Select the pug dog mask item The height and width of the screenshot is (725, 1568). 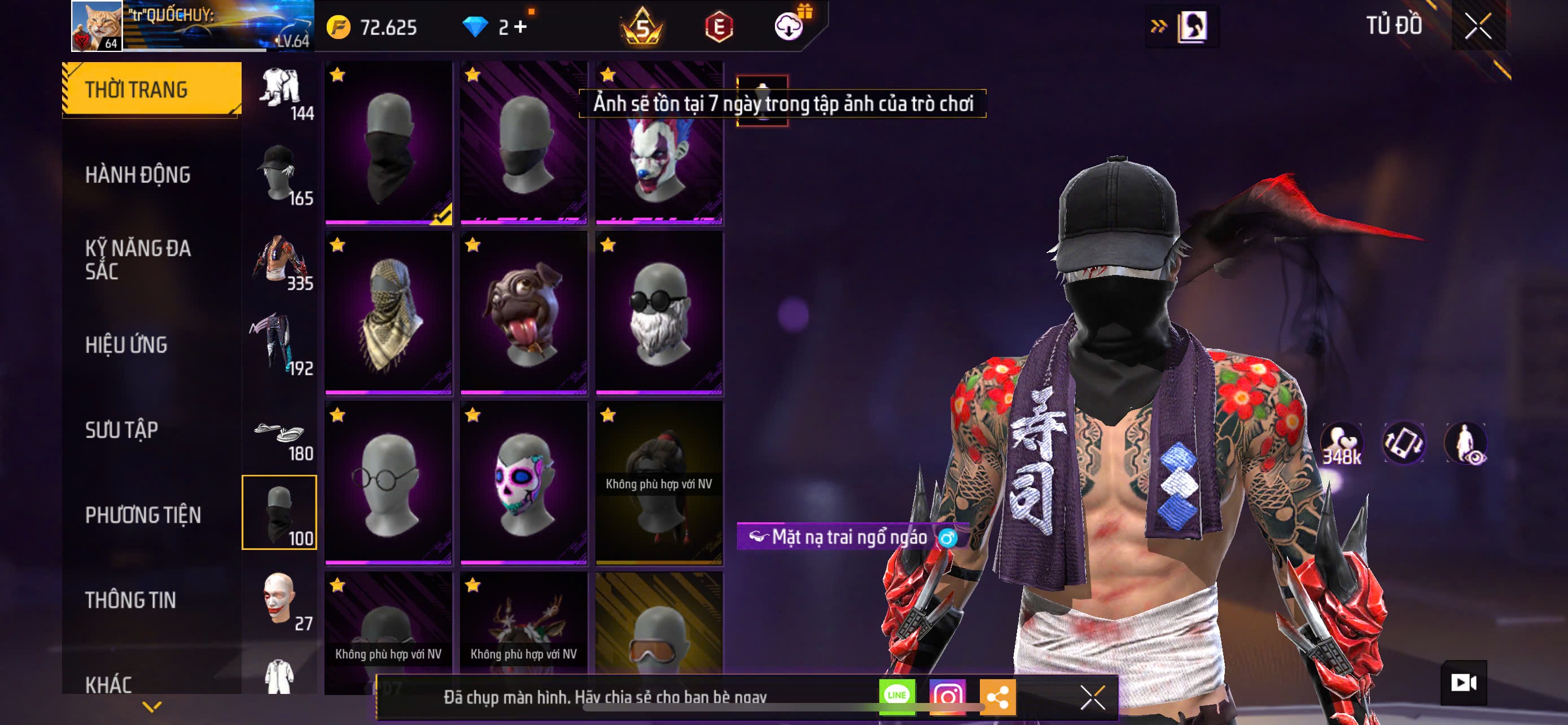[x=523, y=313]
